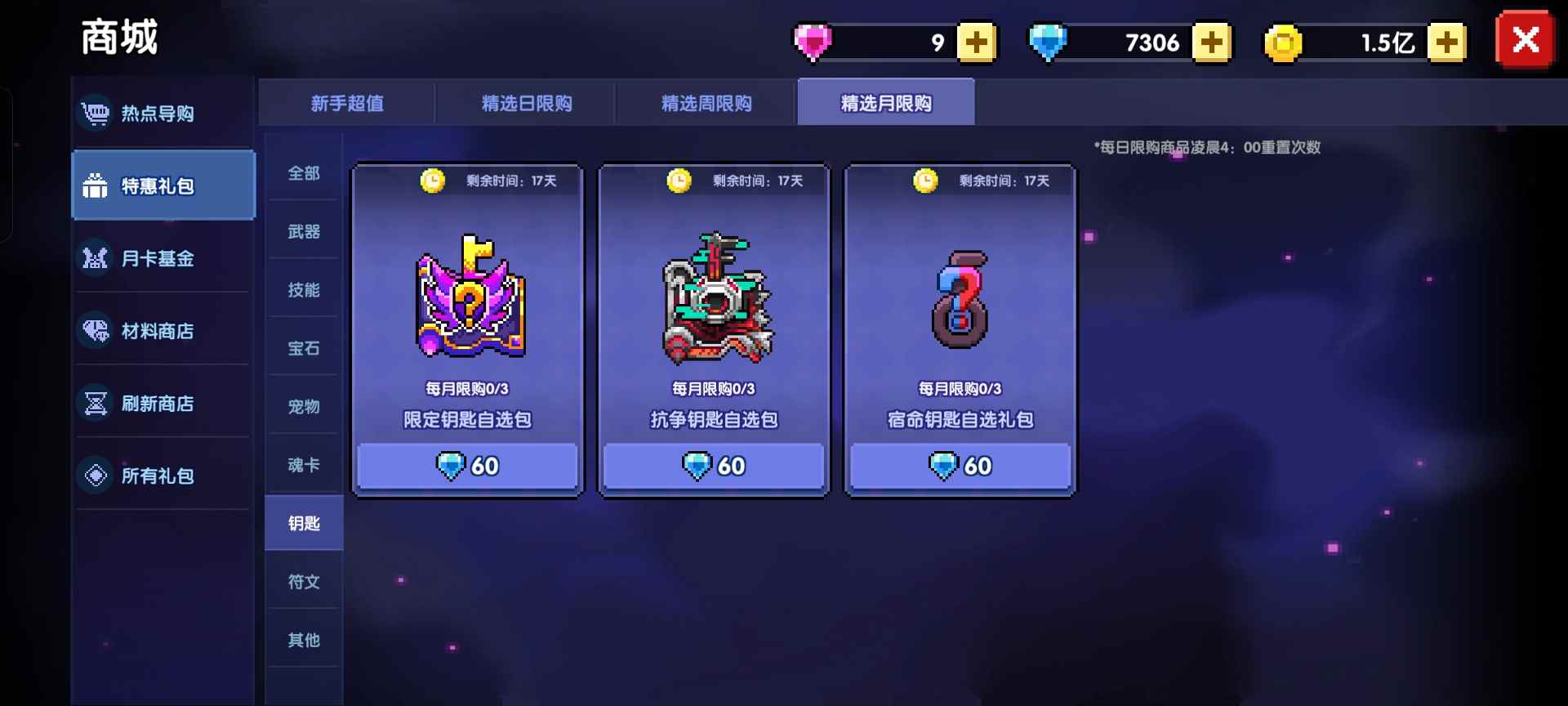Open the 材料商店 material shop icon

(96, 330)
